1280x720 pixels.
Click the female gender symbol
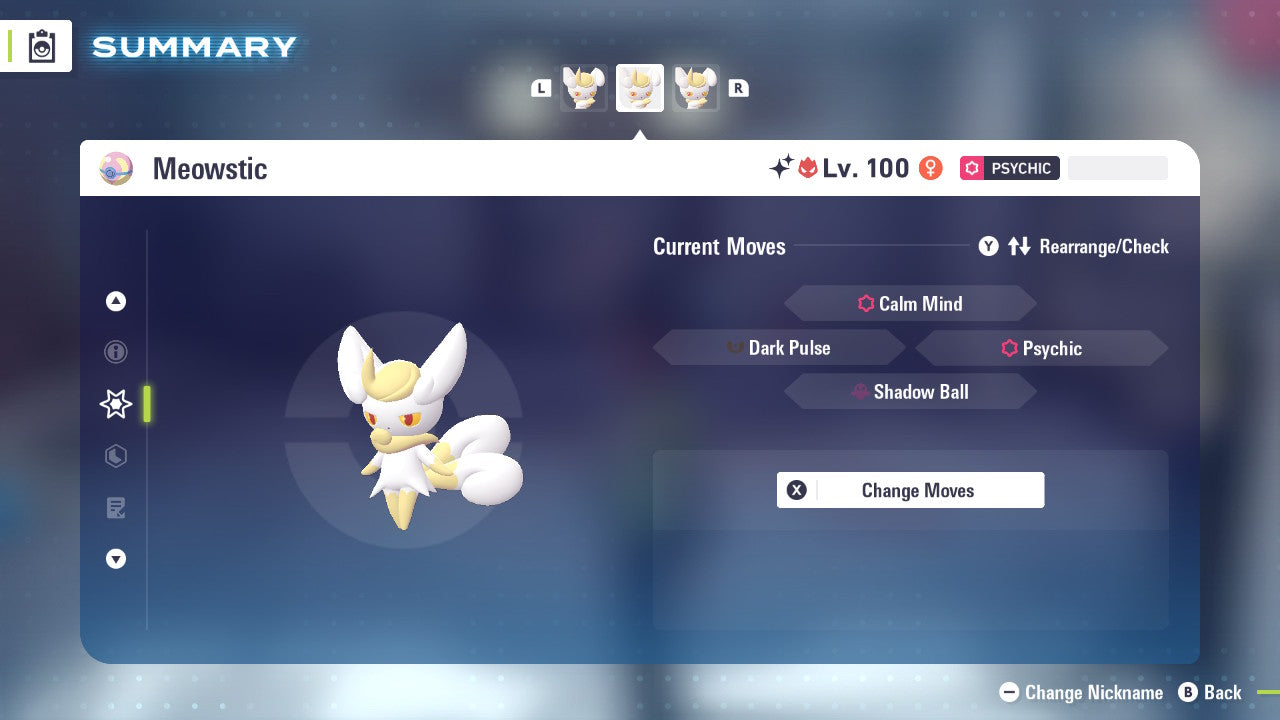coord(931,168)
